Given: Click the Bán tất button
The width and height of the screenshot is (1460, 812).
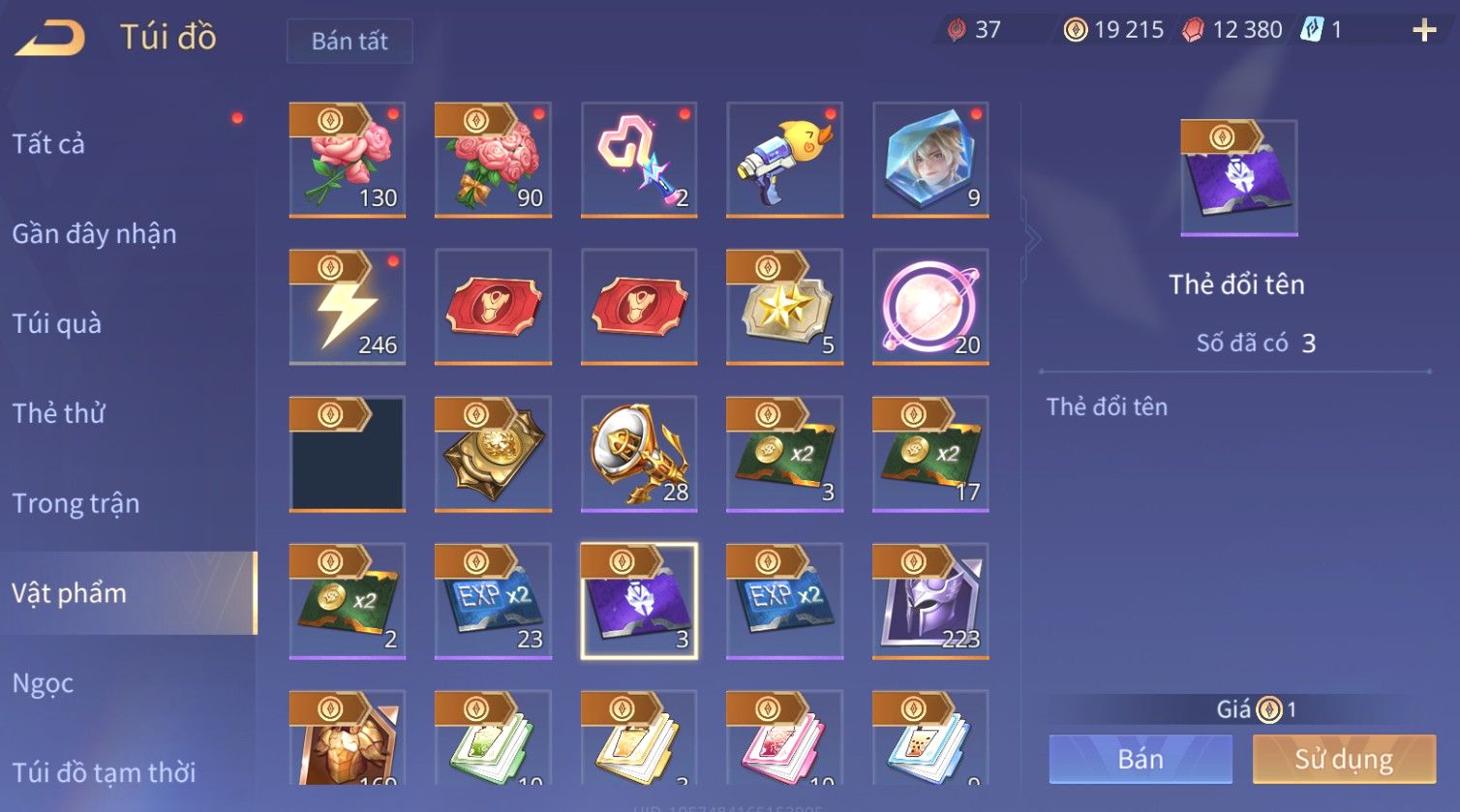Looking at the screenshot, I should click(x=350, y=41).
